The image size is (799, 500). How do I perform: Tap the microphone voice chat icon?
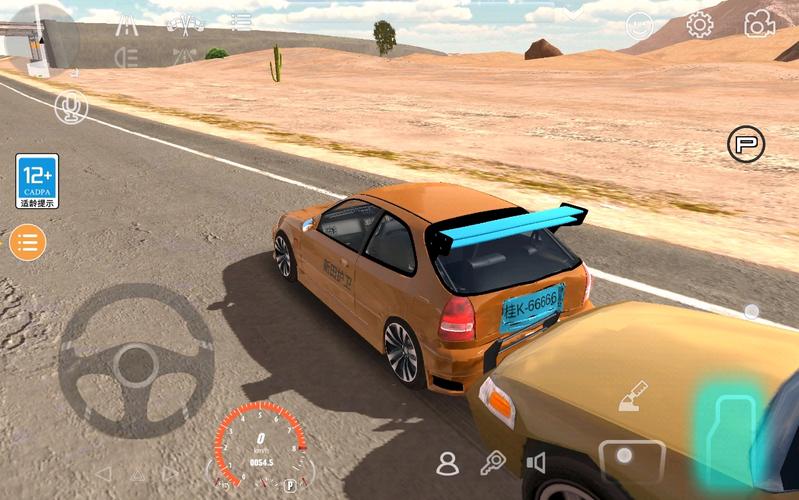click(71, 107)
